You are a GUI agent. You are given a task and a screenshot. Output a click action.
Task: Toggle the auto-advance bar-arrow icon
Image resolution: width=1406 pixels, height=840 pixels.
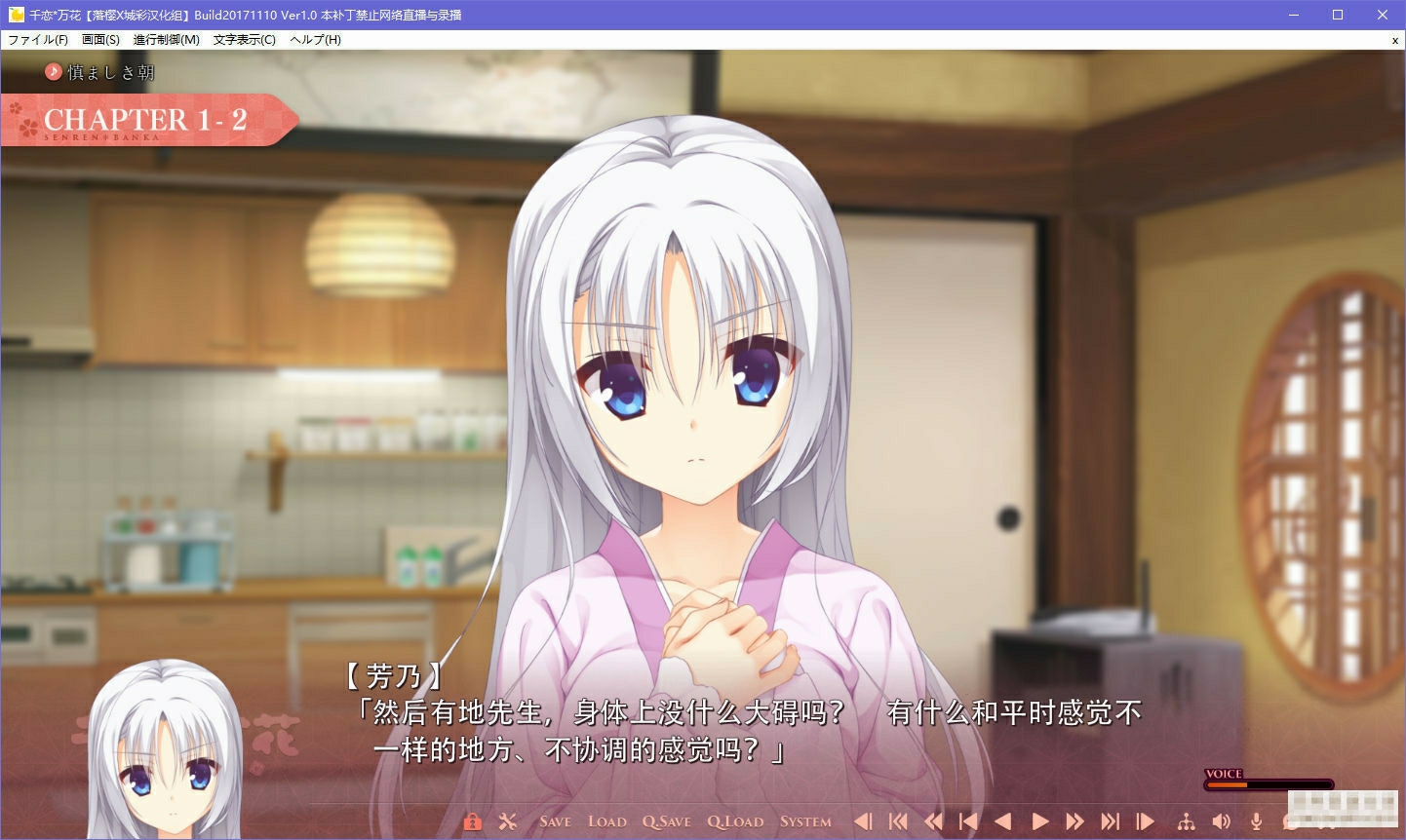1146,821
